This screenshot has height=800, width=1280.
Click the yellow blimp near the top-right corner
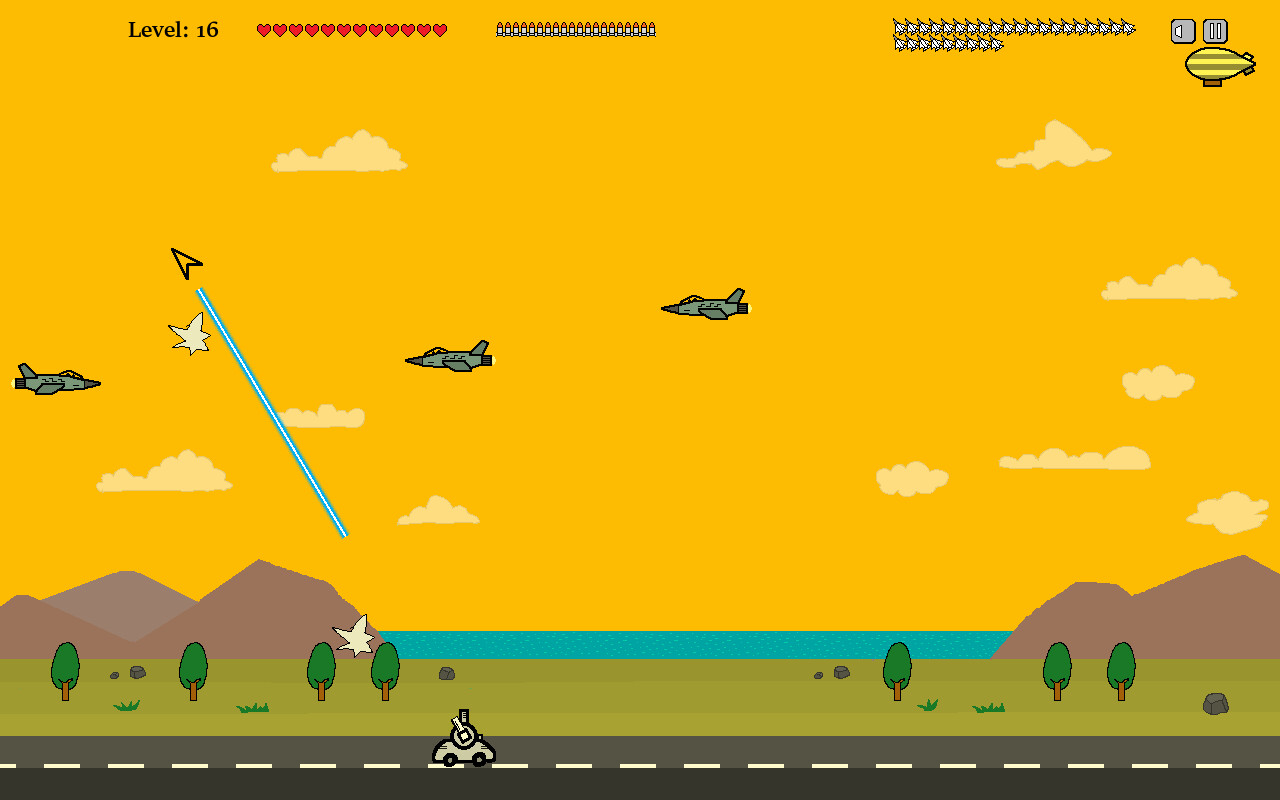1222,65
